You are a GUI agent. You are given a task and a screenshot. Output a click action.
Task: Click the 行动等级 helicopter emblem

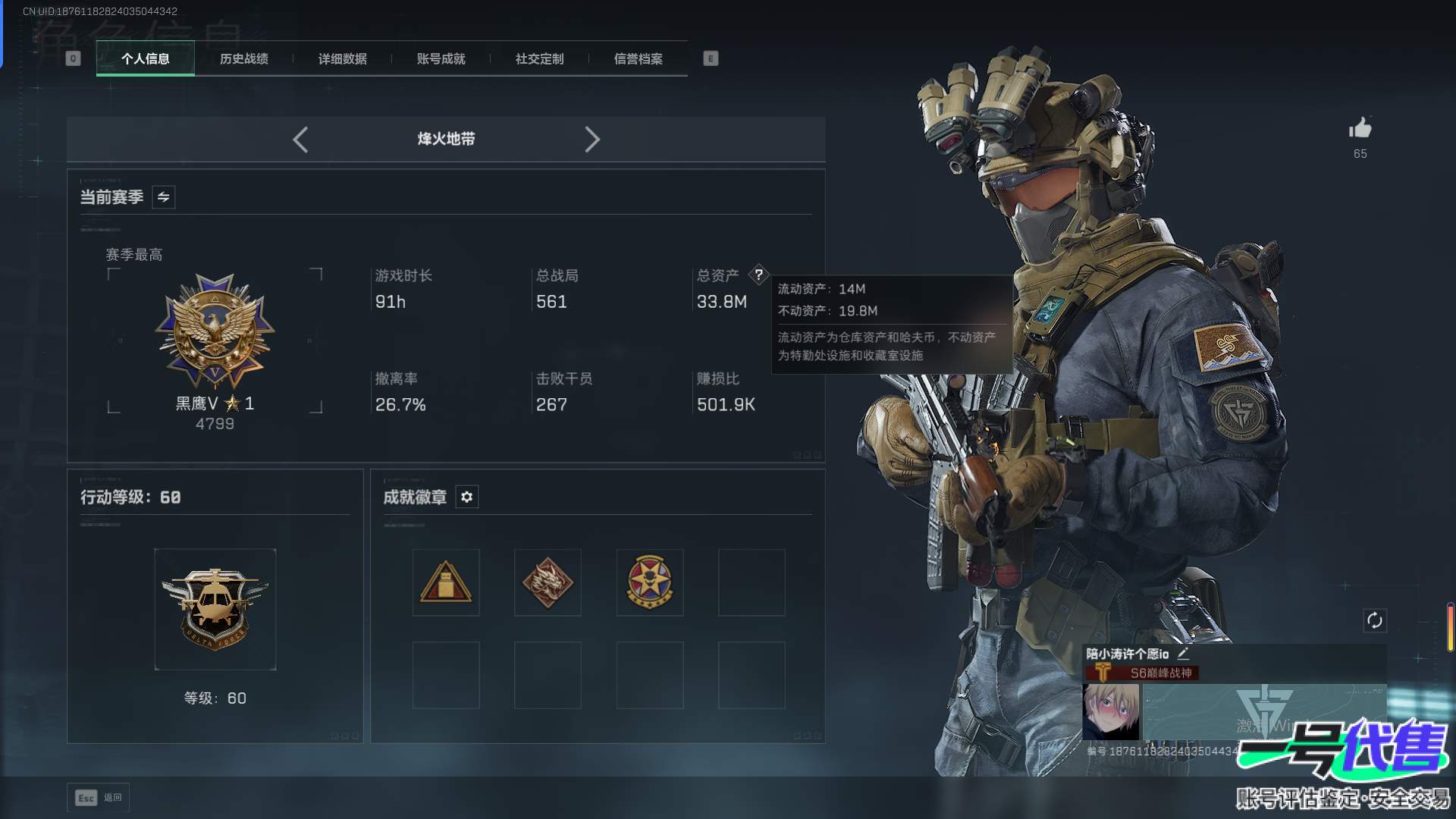coord(215,609)
